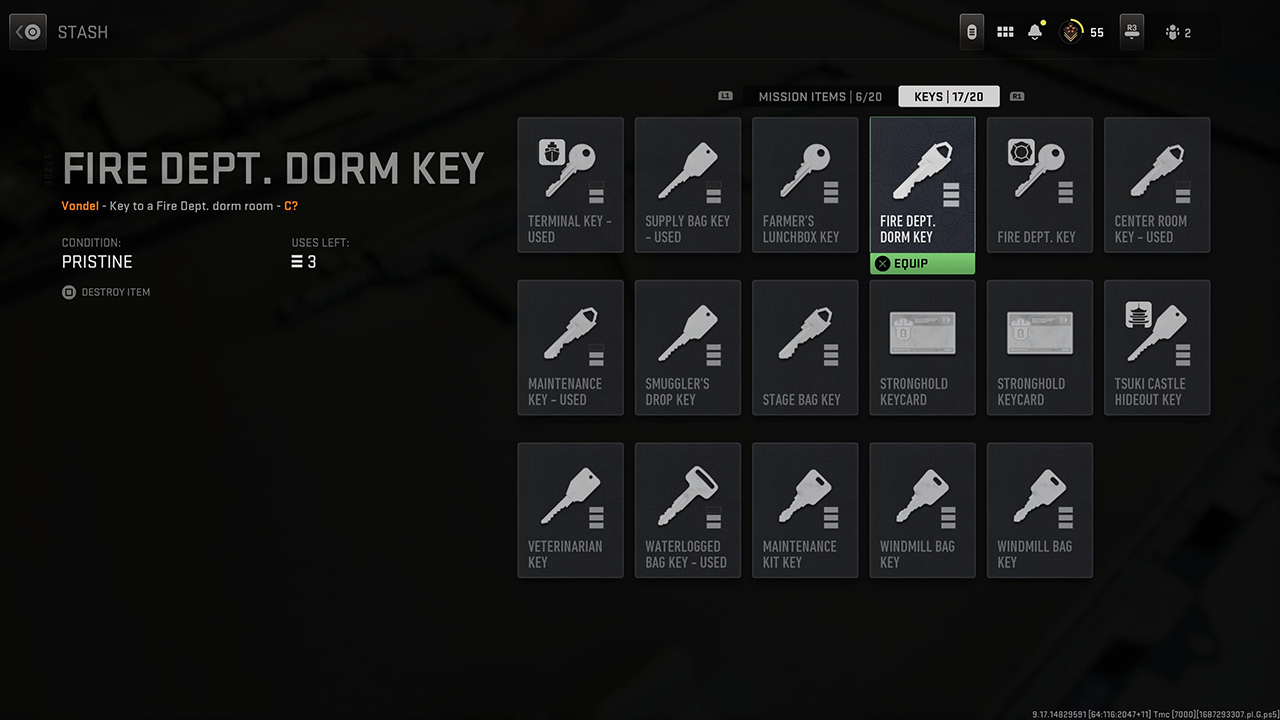
Task: Open the notifications bell
Action: [1034, 31]
